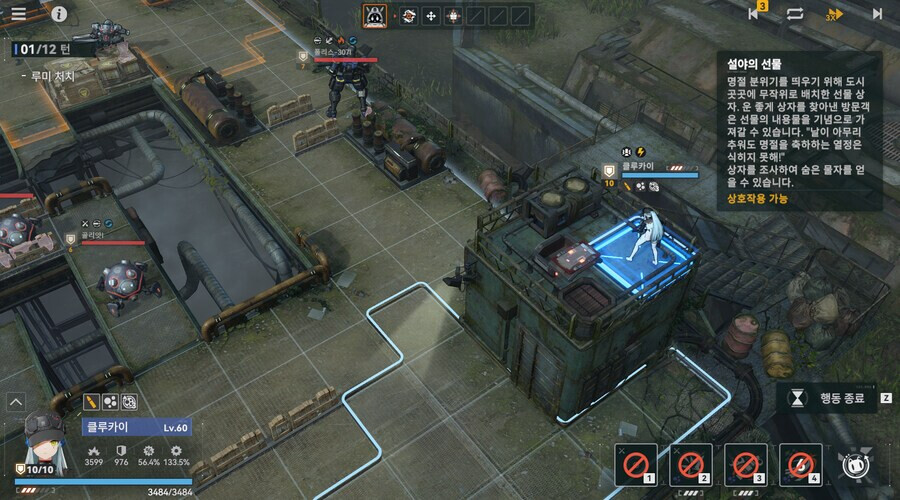This screenshot has width=900, height=500.
Task: Open the info panel icon
Action: click(x=59, y=14)
